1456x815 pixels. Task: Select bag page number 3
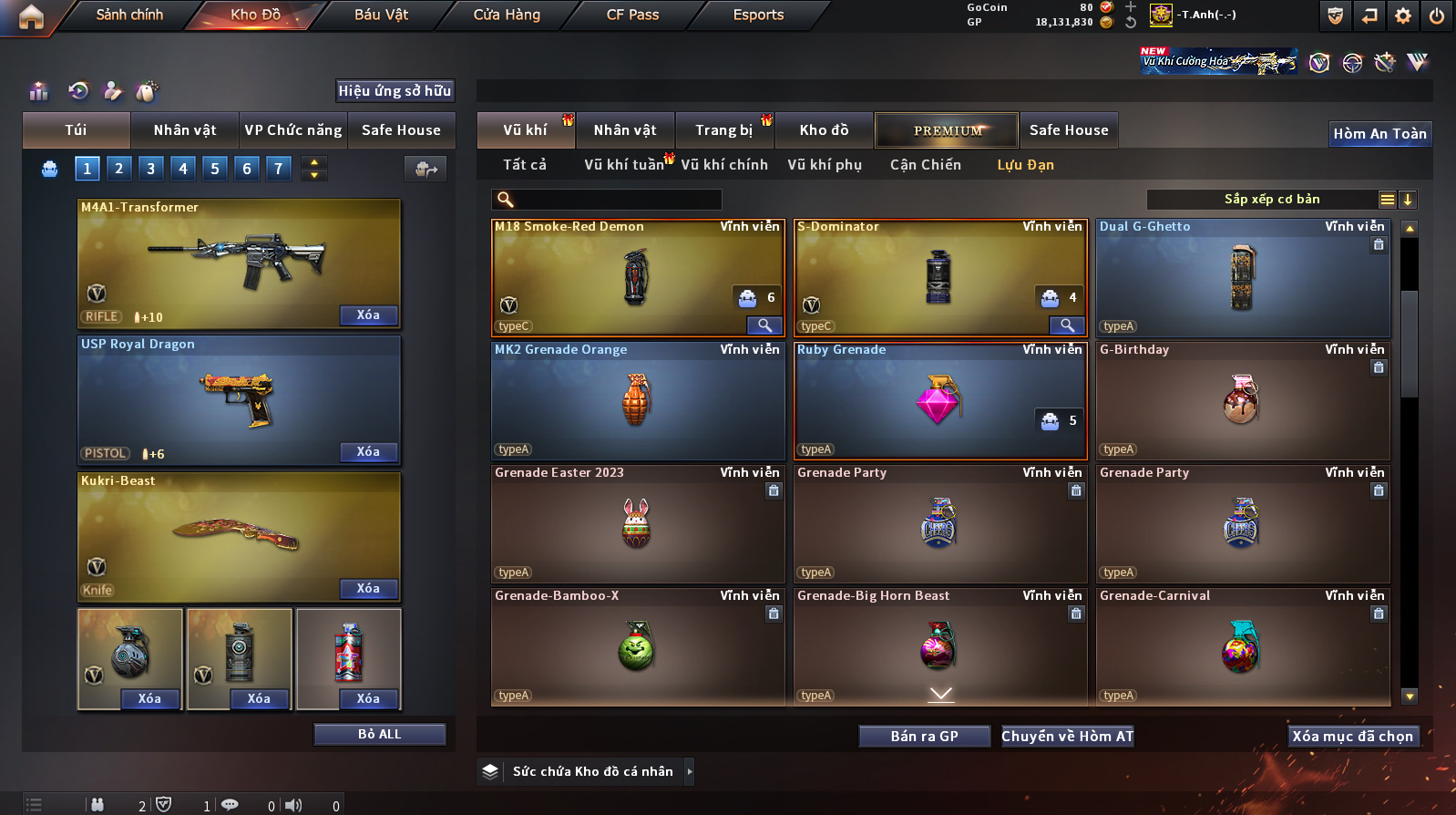tap(151, 169)
